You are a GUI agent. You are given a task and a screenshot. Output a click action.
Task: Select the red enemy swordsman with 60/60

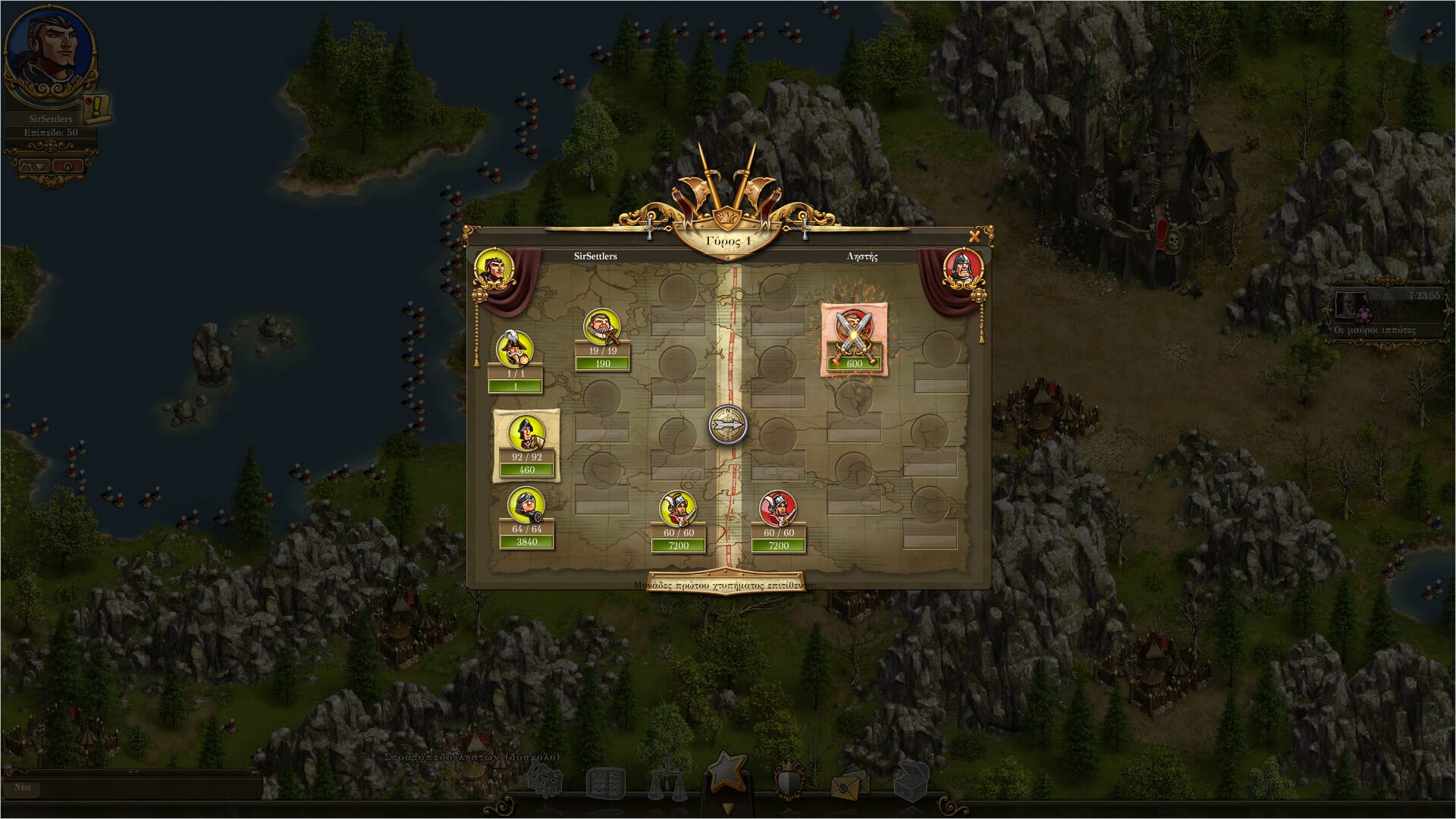(778, 509)
